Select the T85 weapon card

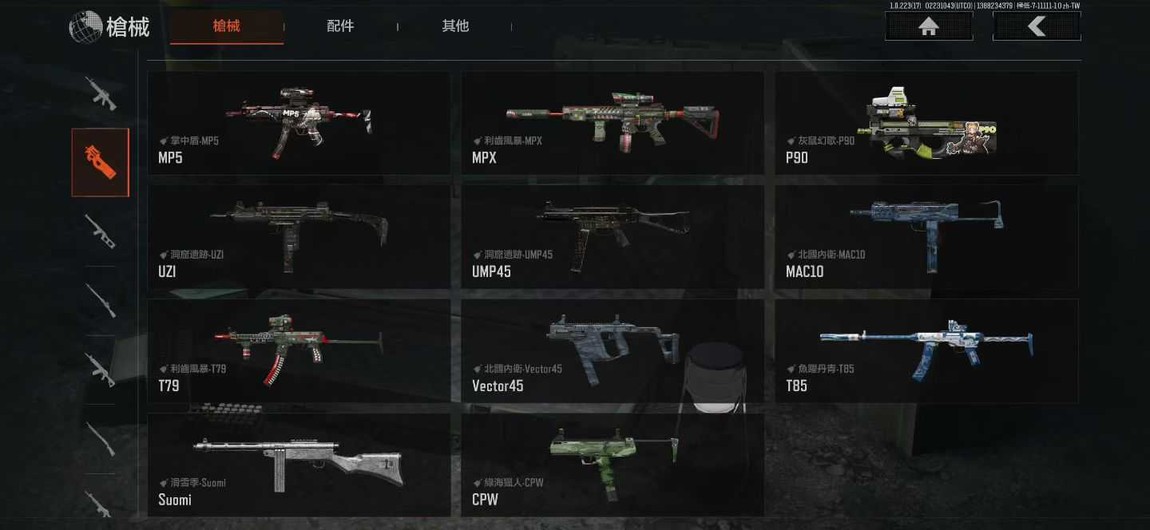[x=926, y=351]
